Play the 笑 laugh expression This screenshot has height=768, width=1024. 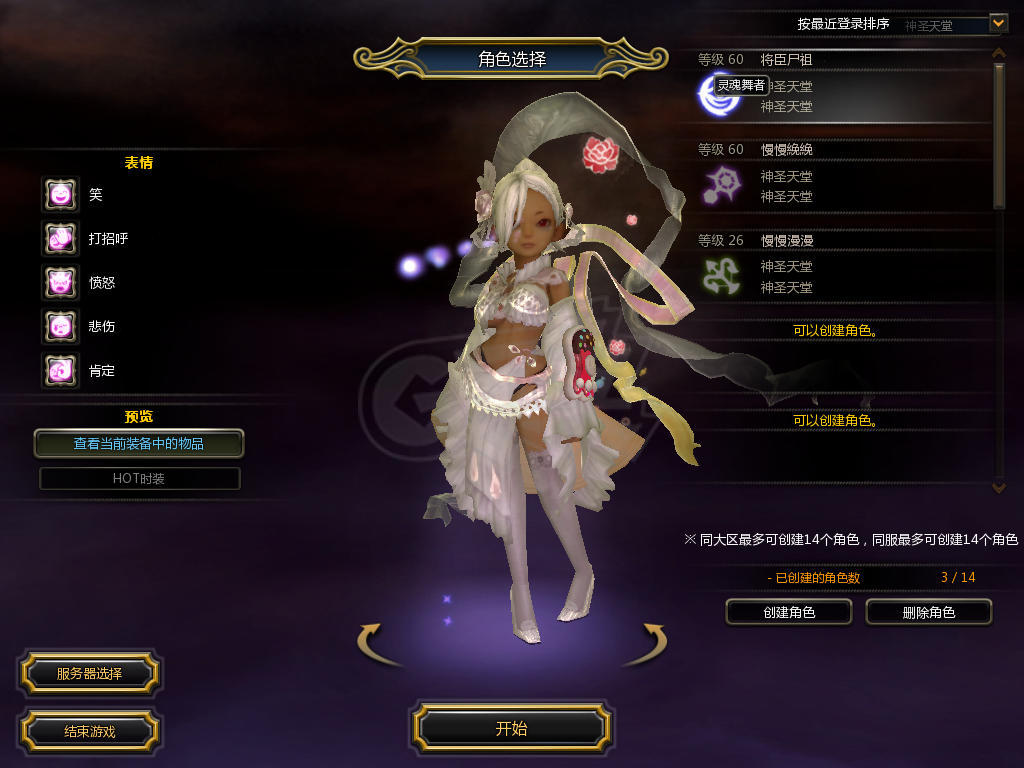[60, 194]
